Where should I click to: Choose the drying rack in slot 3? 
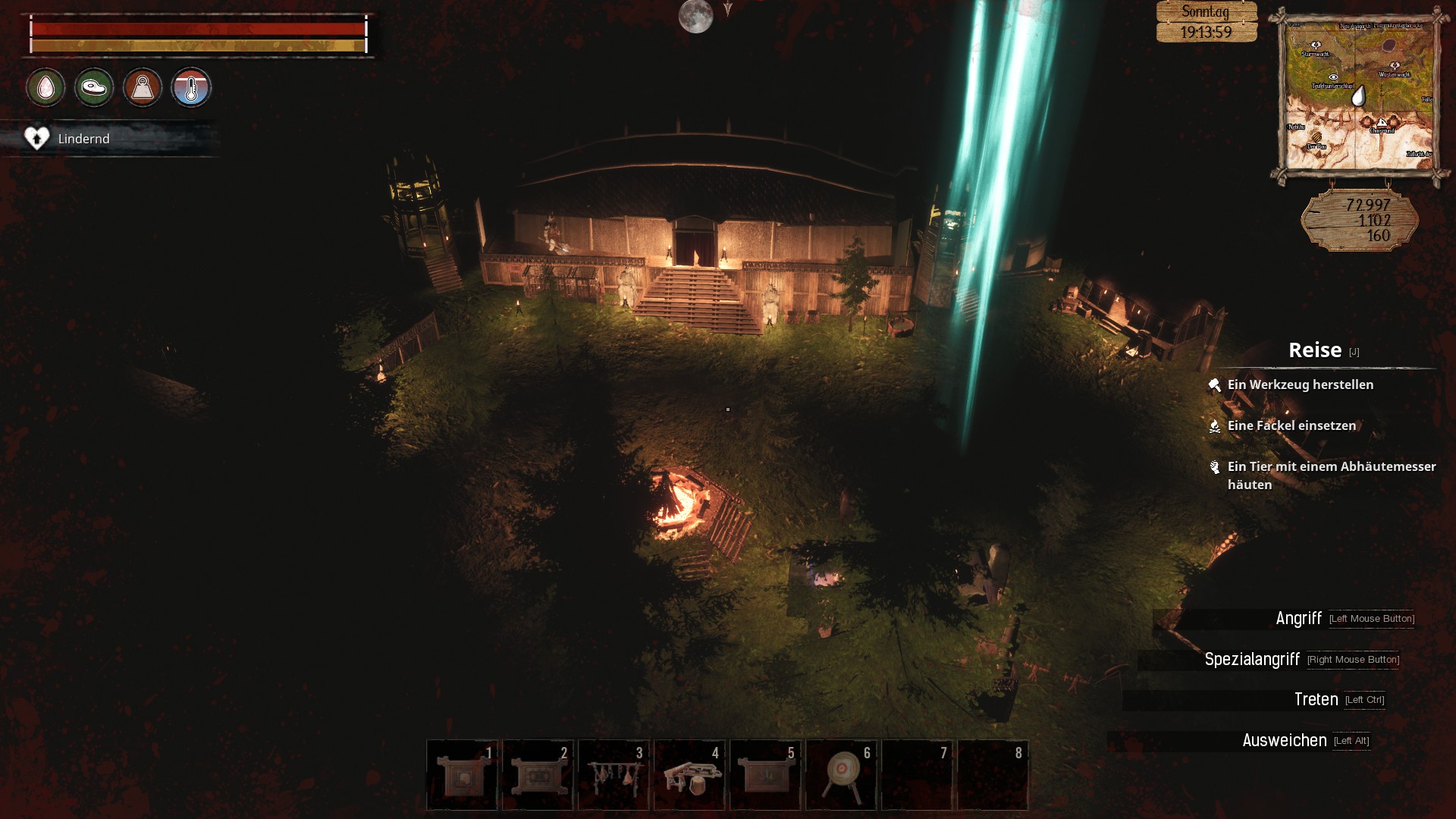(613, 775)
